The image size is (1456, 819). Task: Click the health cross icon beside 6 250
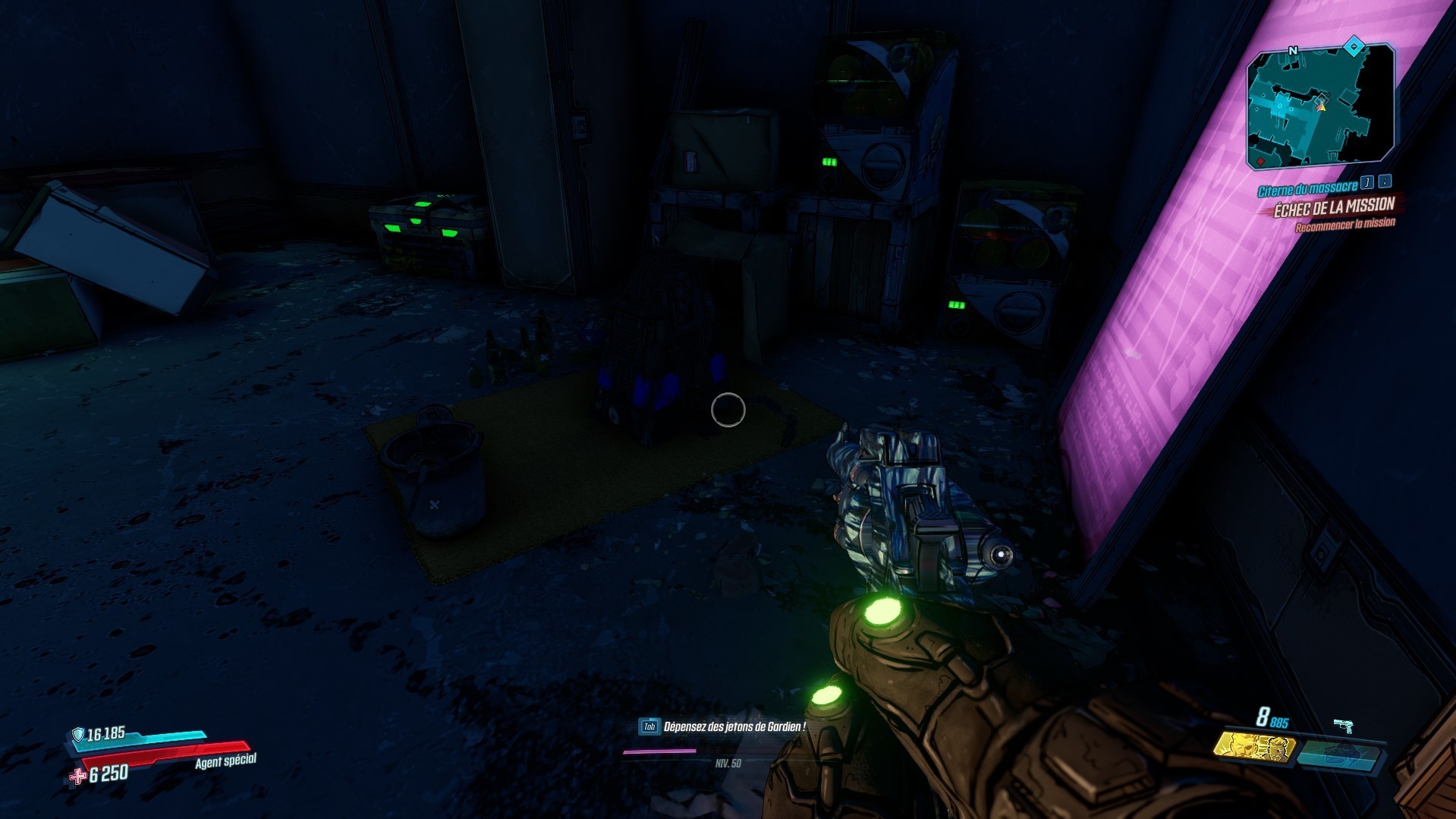coord(78,776)
